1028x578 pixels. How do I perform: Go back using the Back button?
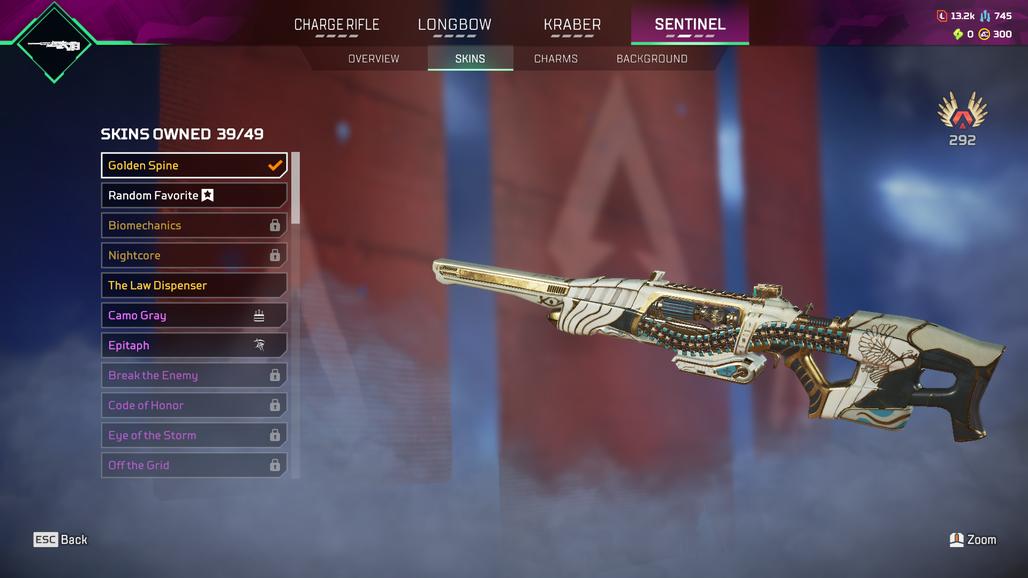[x=61, y=540]
